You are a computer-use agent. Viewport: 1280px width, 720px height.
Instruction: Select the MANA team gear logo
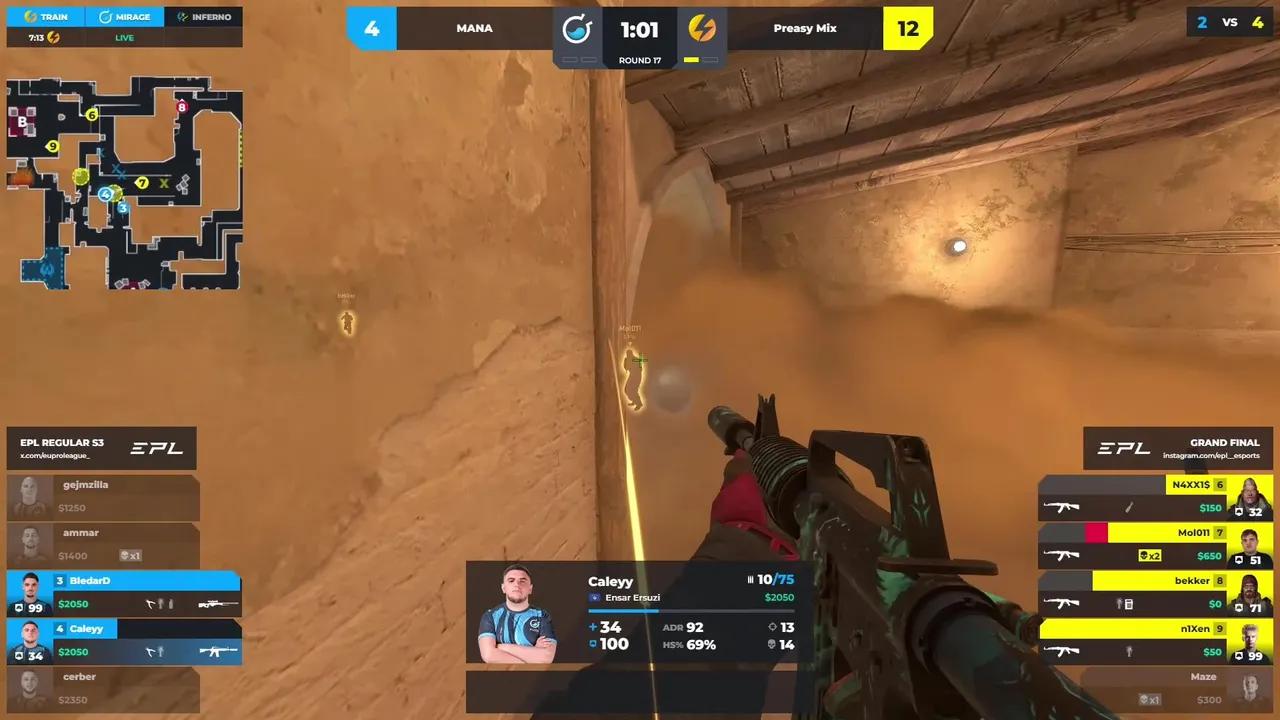577,28
